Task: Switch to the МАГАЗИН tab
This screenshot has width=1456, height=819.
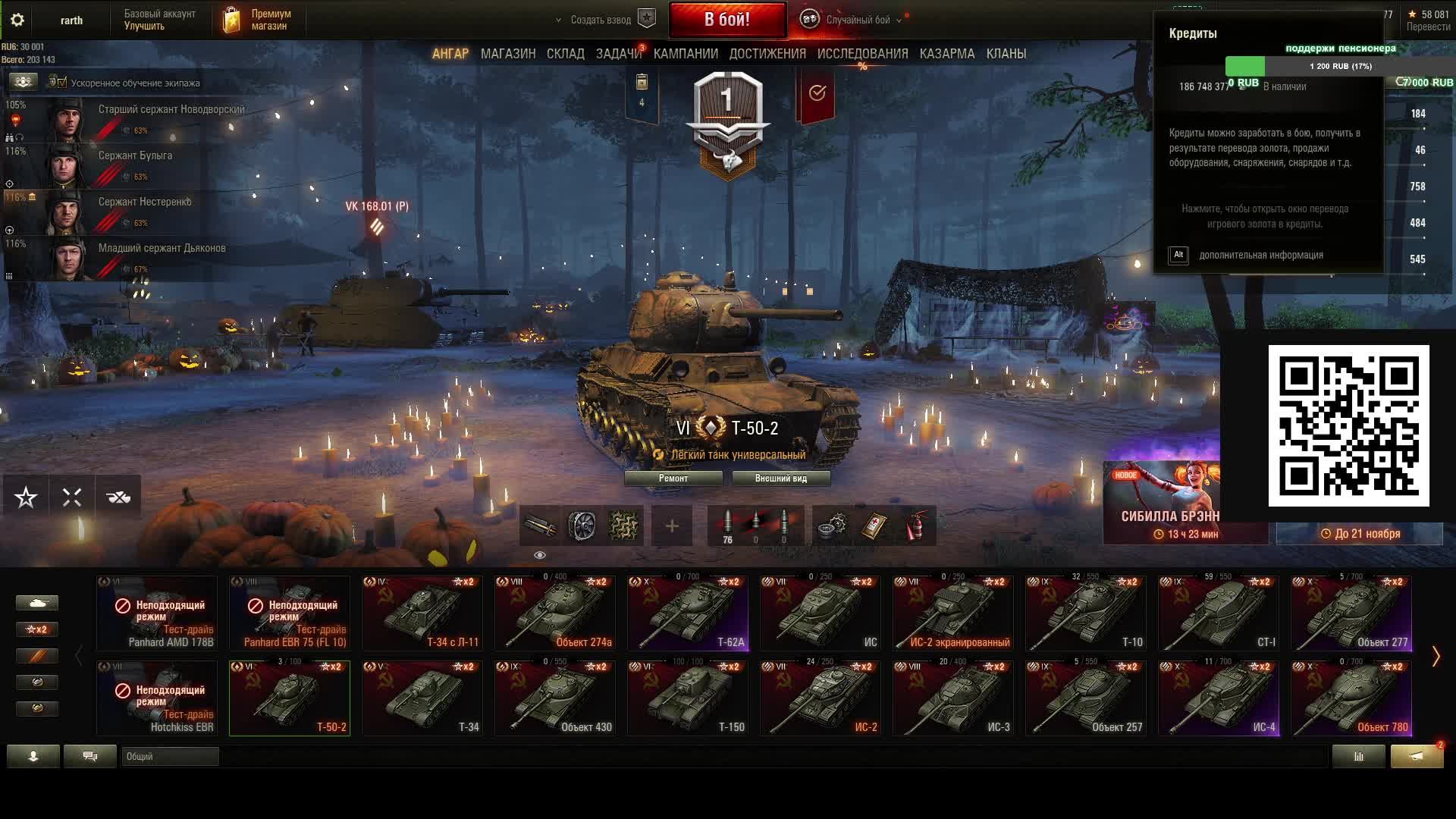Action: 508,54
